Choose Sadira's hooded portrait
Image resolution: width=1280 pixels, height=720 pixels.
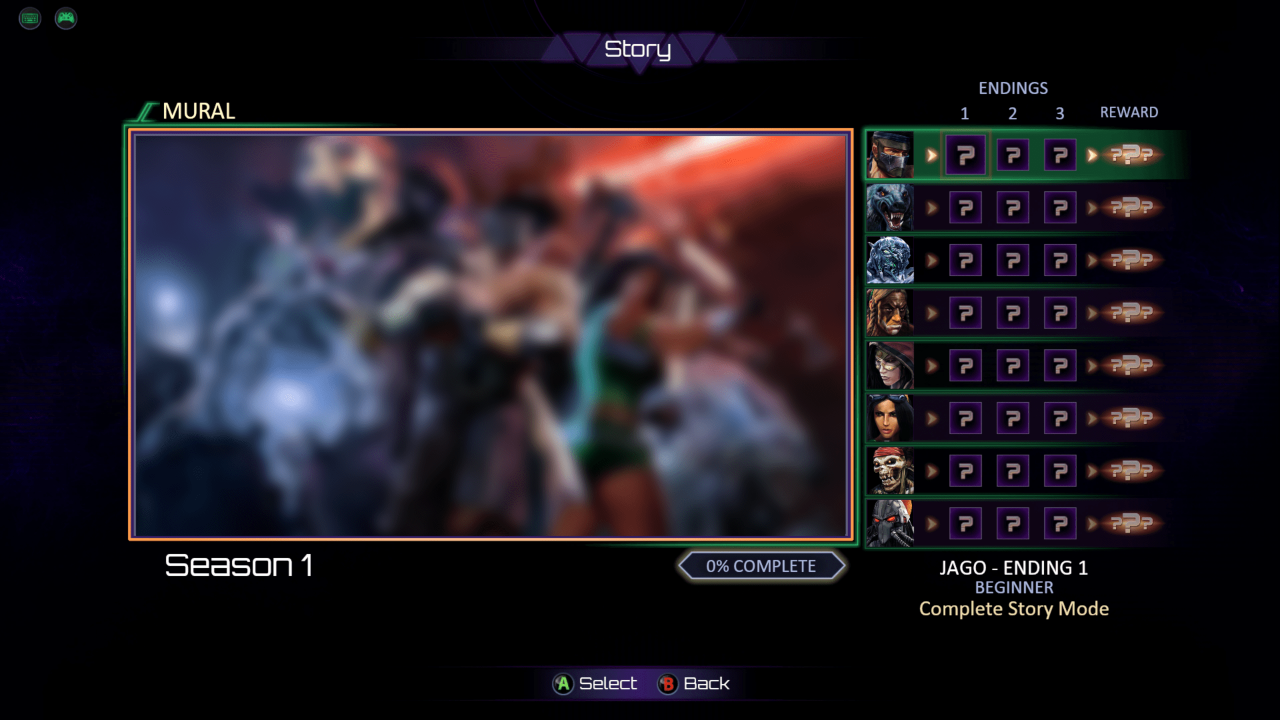point(889,366)
